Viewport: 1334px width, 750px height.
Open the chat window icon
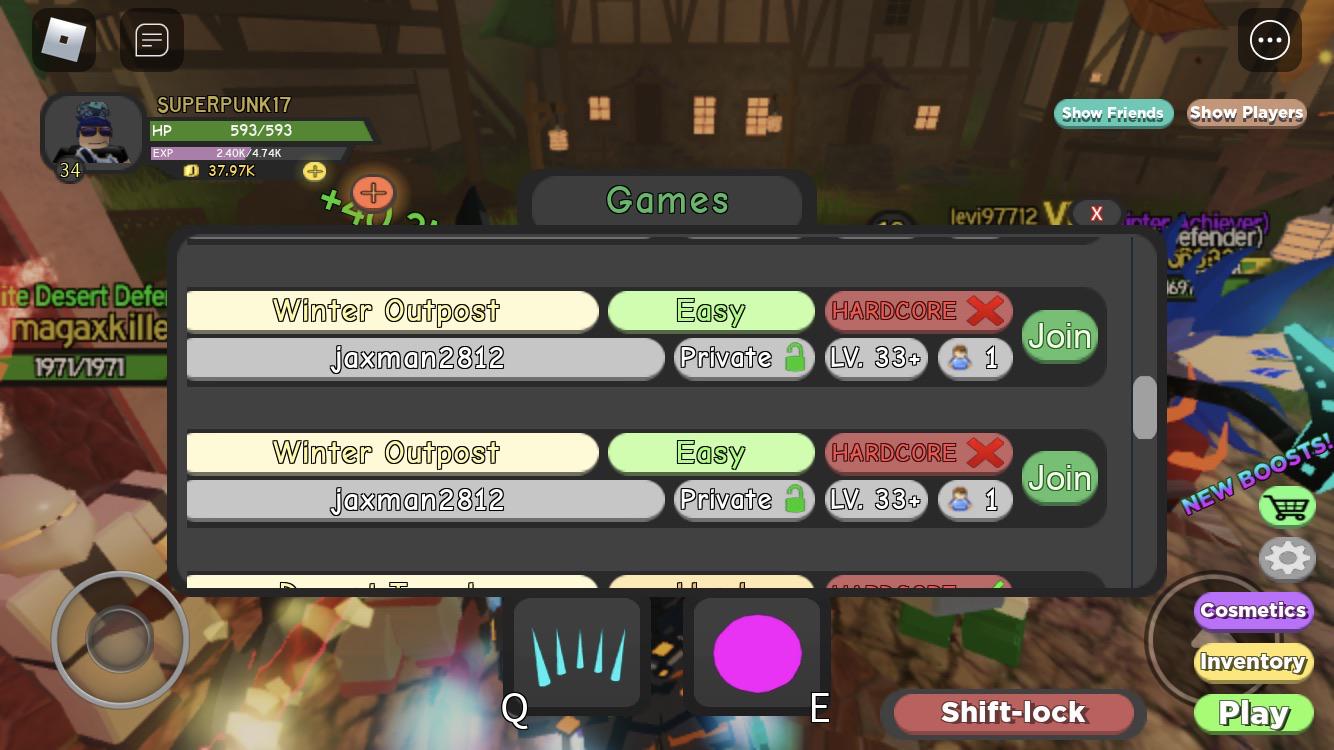pyautogui.click(x=151, y=40)
